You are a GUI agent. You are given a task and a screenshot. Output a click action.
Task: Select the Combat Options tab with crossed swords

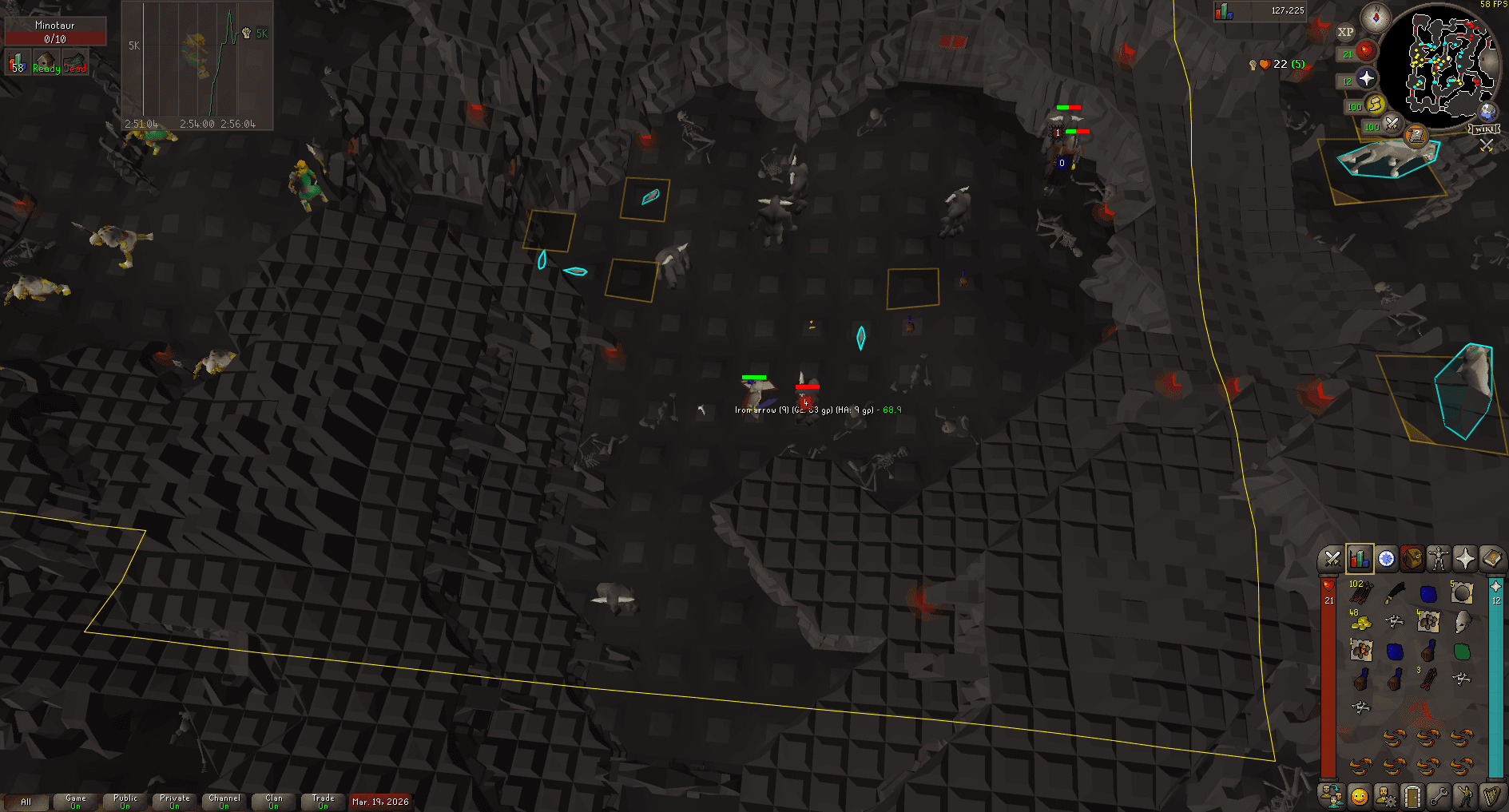pyautogui.click(x=1332, y=557)
